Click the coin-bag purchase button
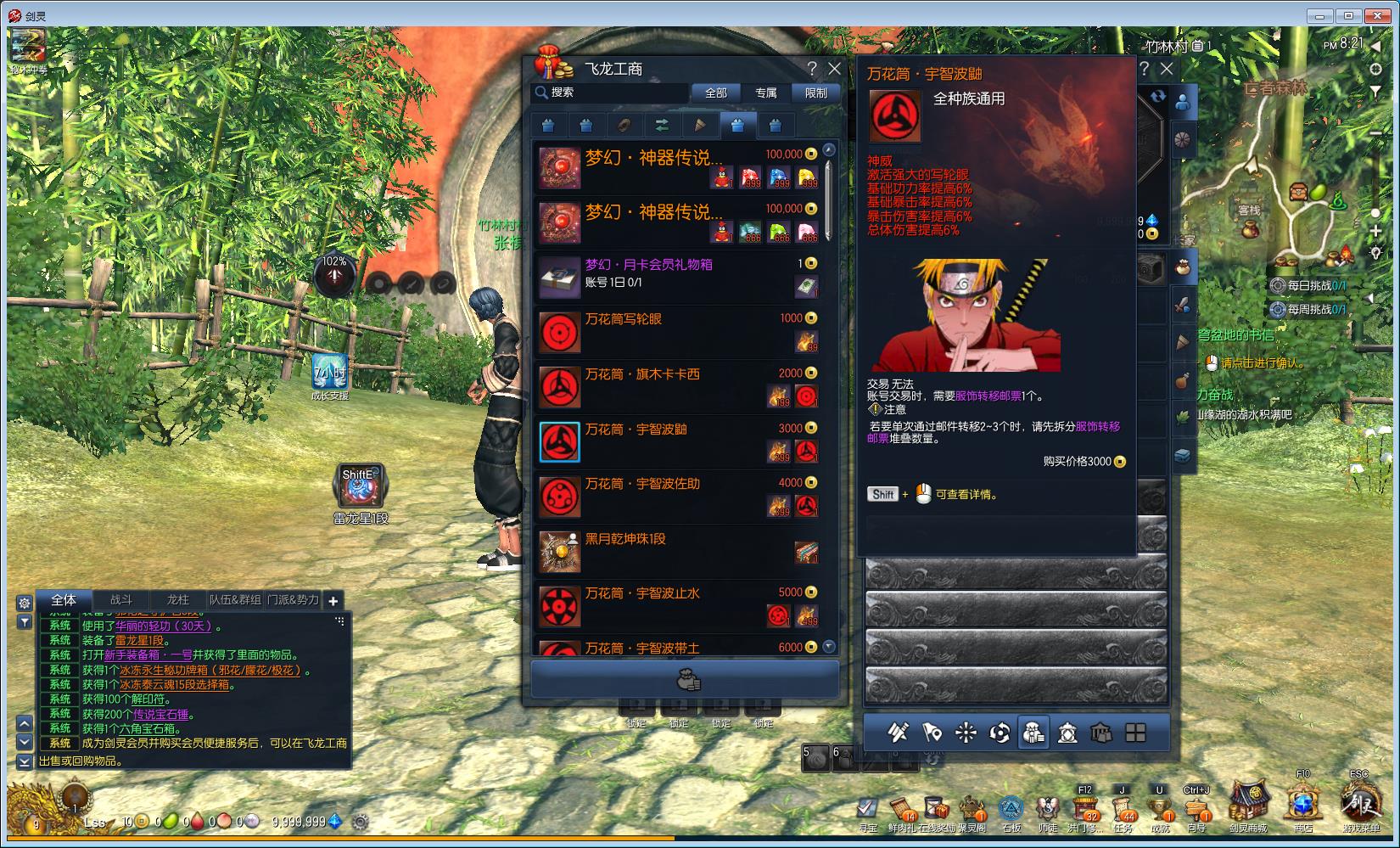The height and width of the screenshot is (848, 1400). pos(686,680)
